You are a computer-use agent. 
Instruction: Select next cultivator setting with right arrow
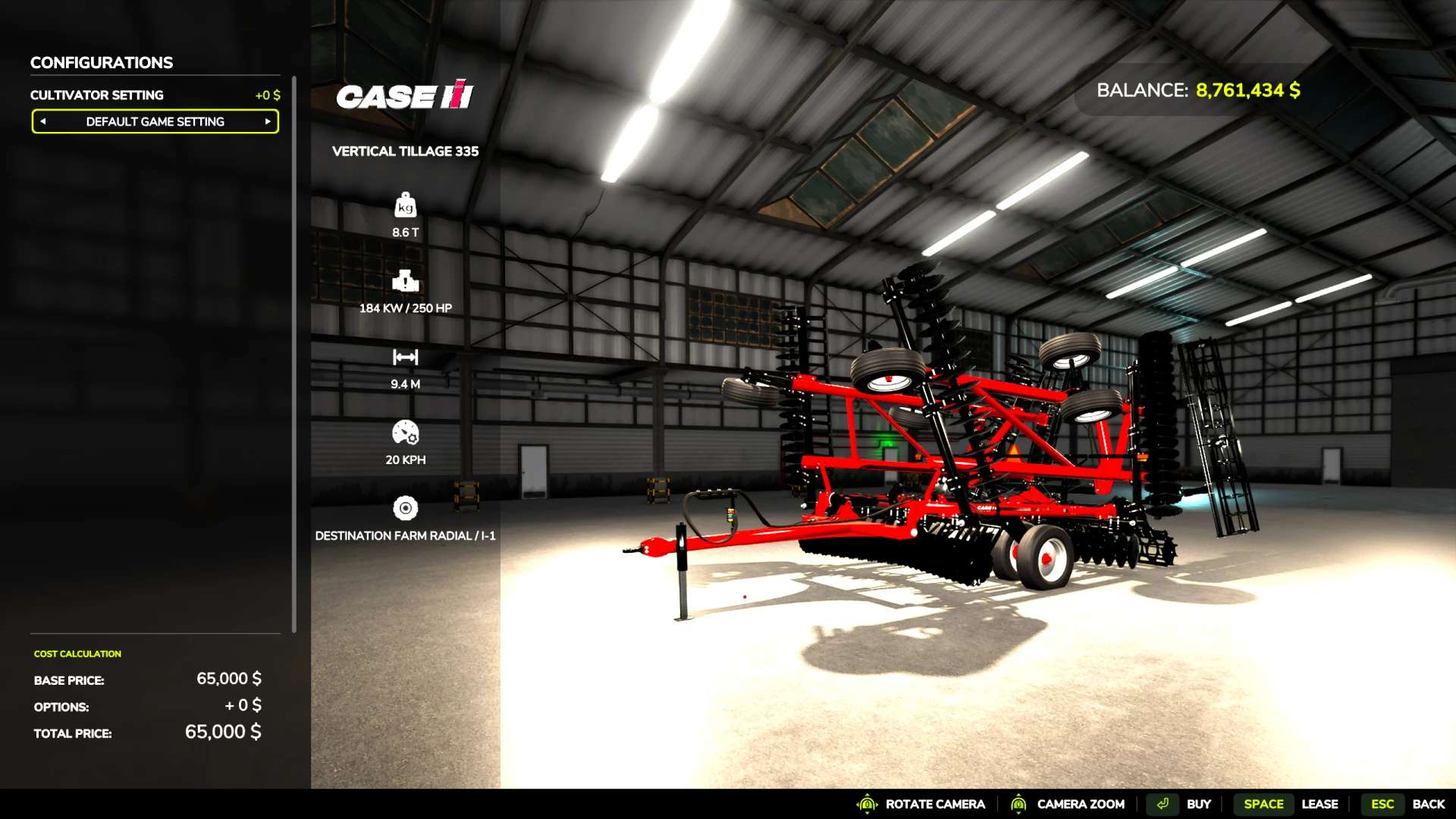coord(268,121)
